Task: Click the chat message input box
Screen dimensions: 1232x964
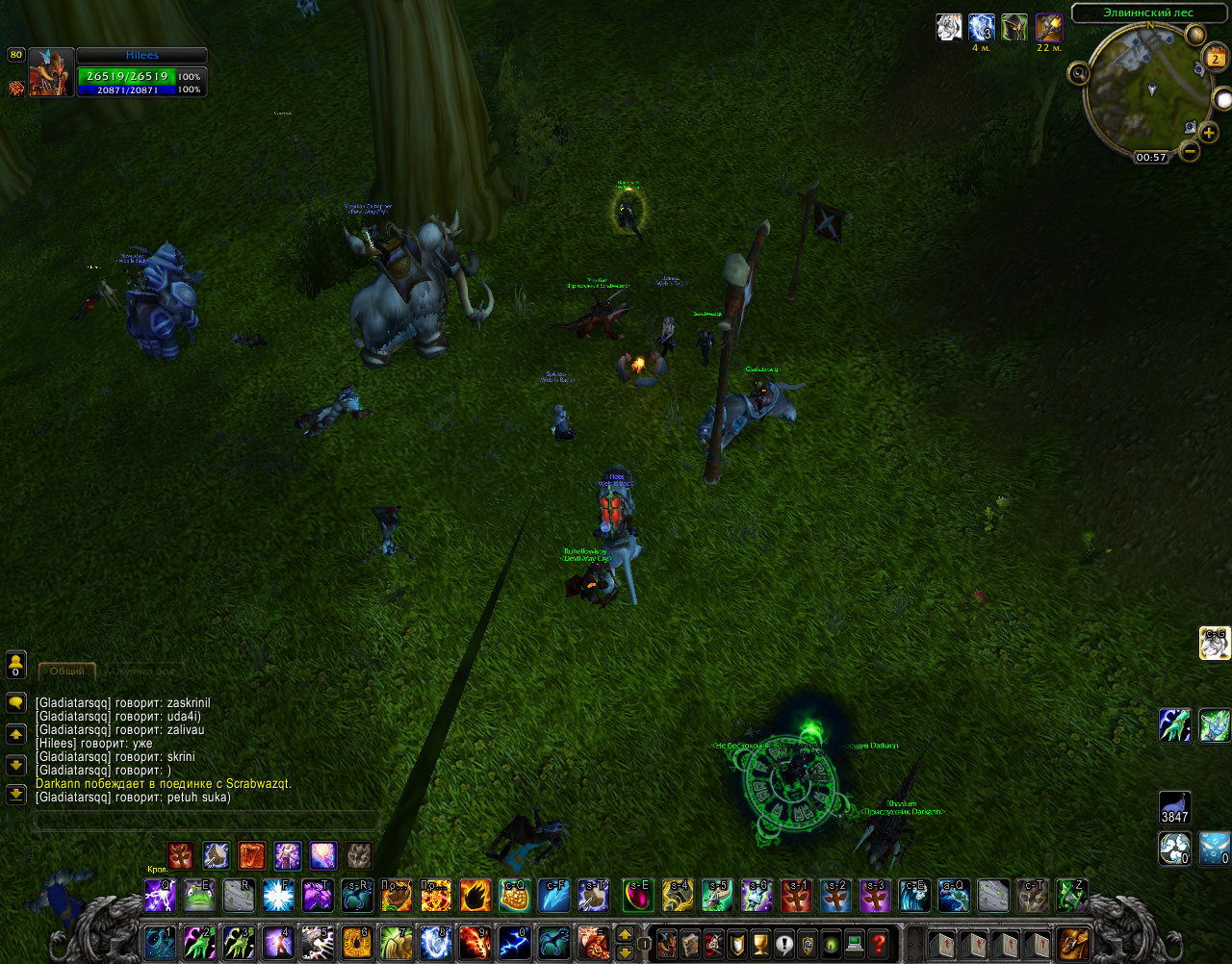Action: [205, 821]
